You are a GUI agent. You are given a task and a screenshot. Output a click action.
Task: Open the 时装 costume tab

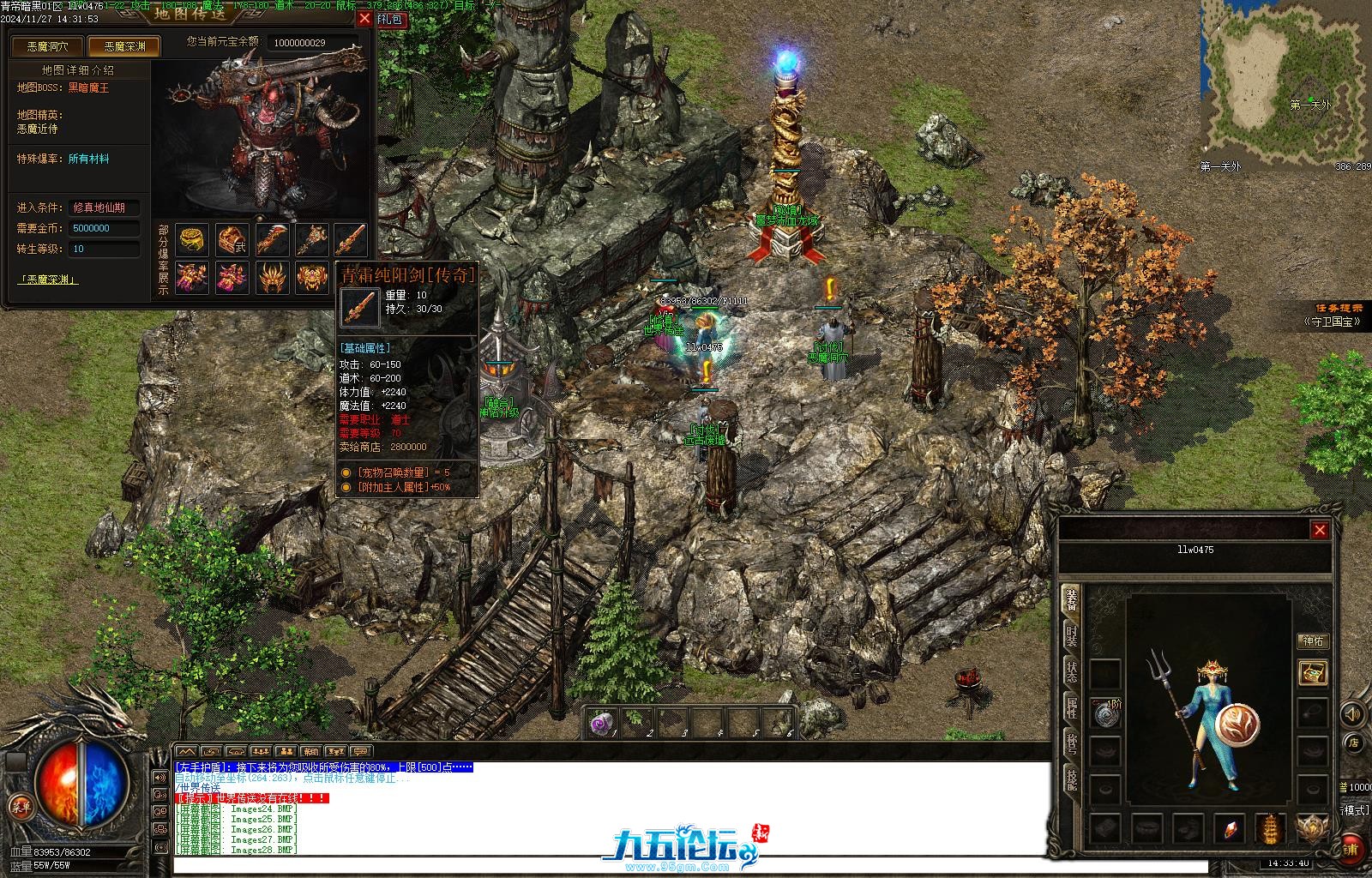pos(1071,635)
